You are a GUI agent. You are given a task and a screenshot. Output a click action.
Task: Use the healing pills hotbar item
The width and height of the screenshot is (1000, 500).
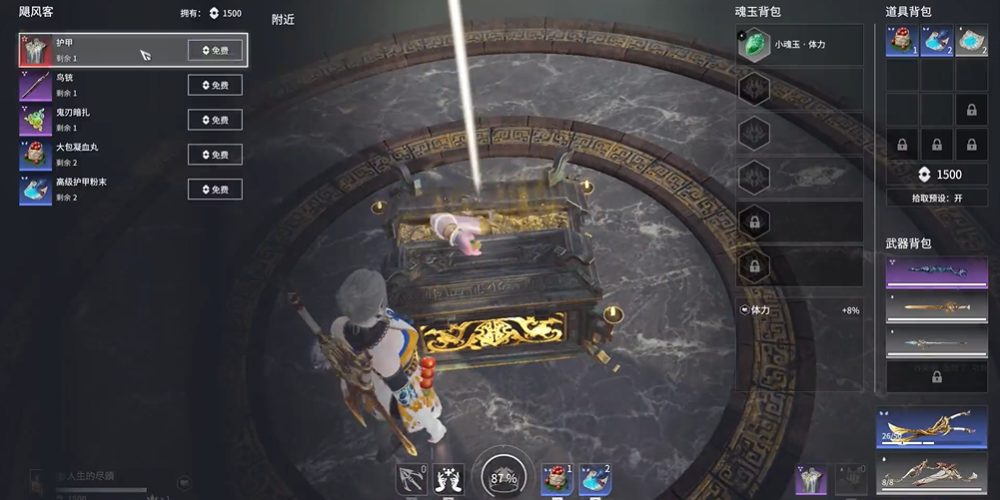point(556,479)
